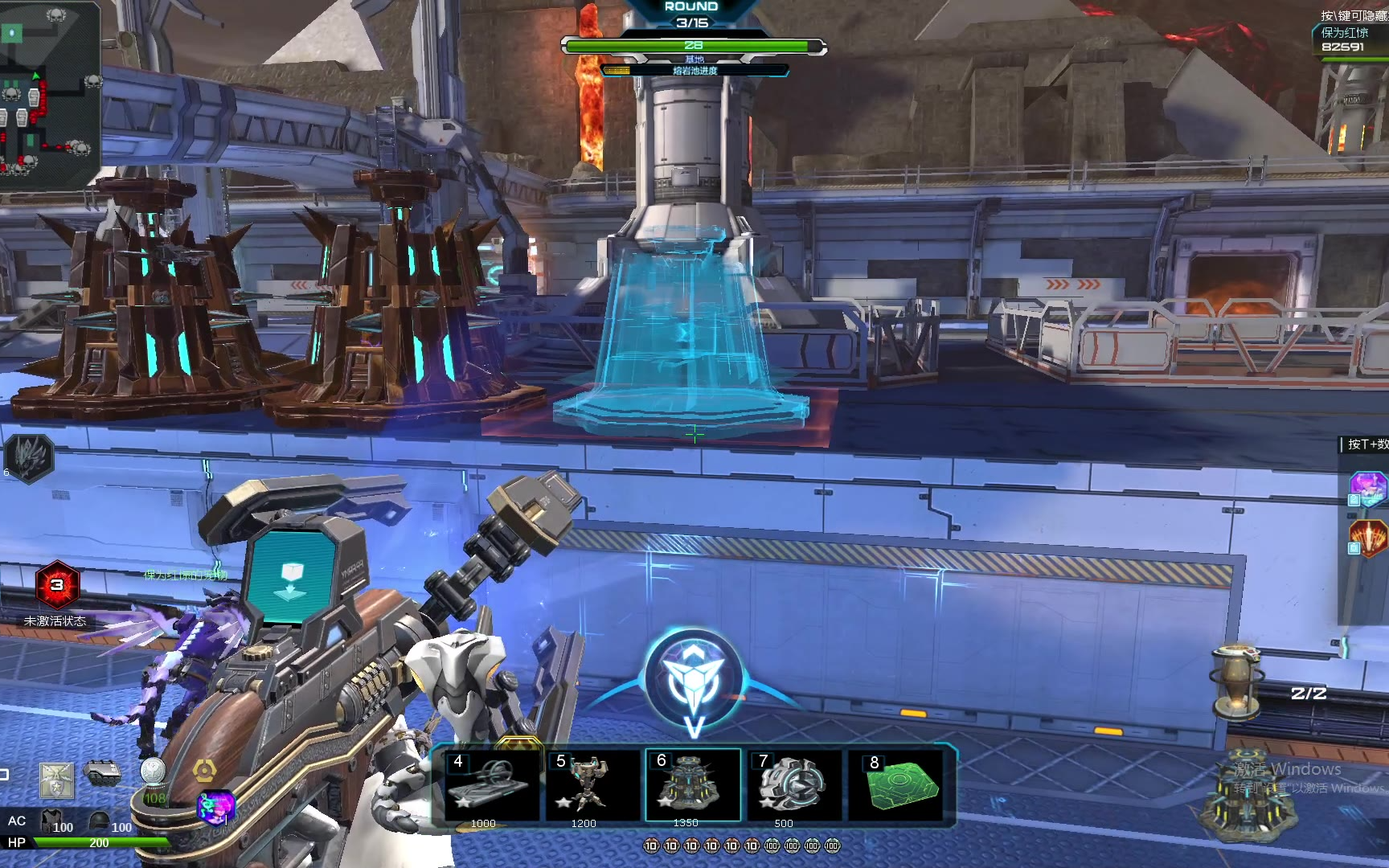Select the winged shield badge icon

(x=57, y=780)
